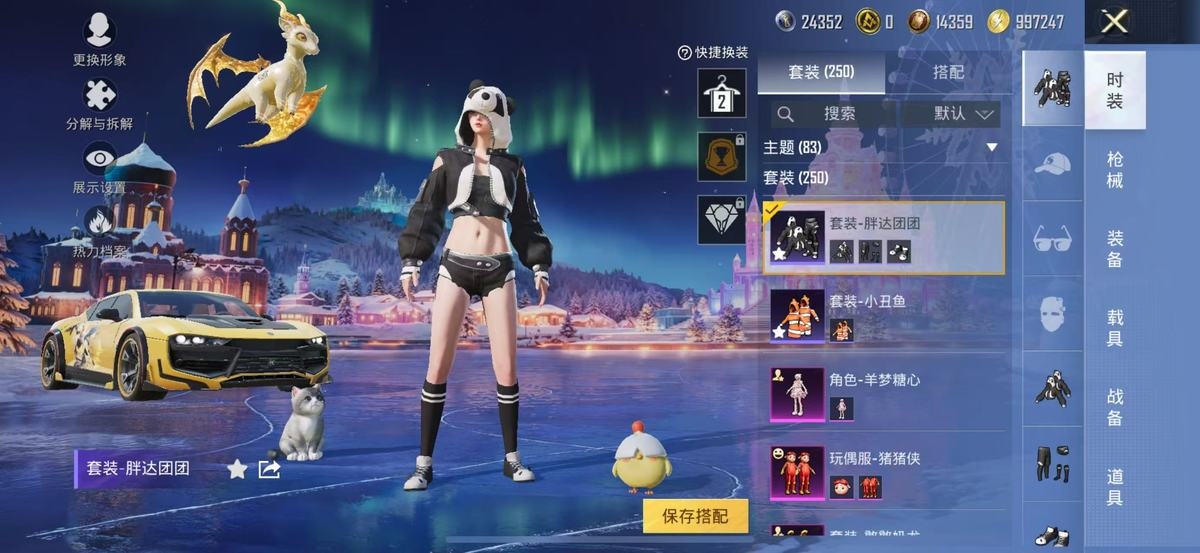Select the 套装-胖达团团 outfit row
Screen dimensions: 1200x553
click(x=883, y=238)
